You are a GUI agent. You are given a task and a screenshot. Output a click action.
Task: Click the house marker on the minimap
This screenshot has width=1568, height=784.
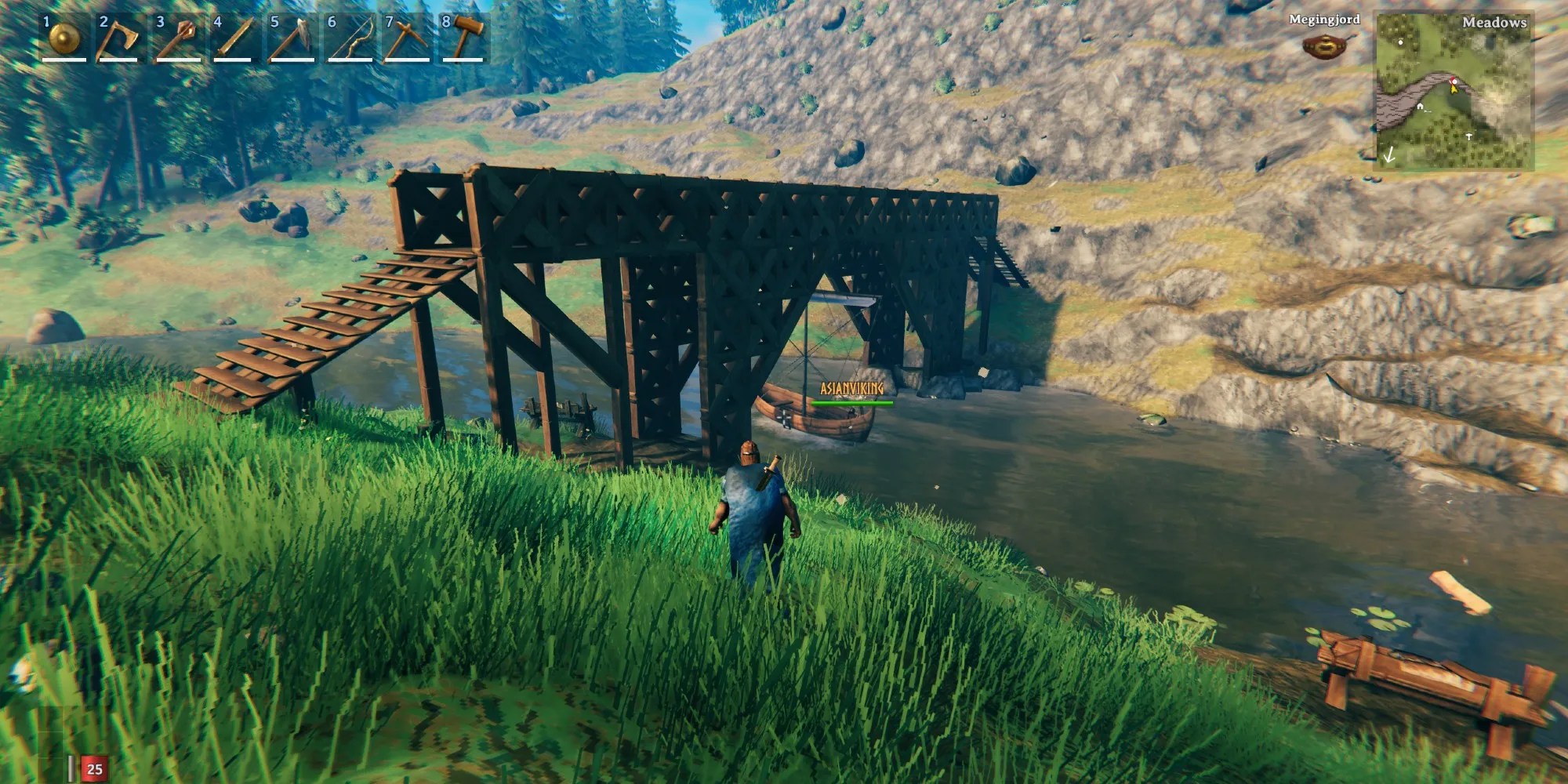coord(1420,107)
